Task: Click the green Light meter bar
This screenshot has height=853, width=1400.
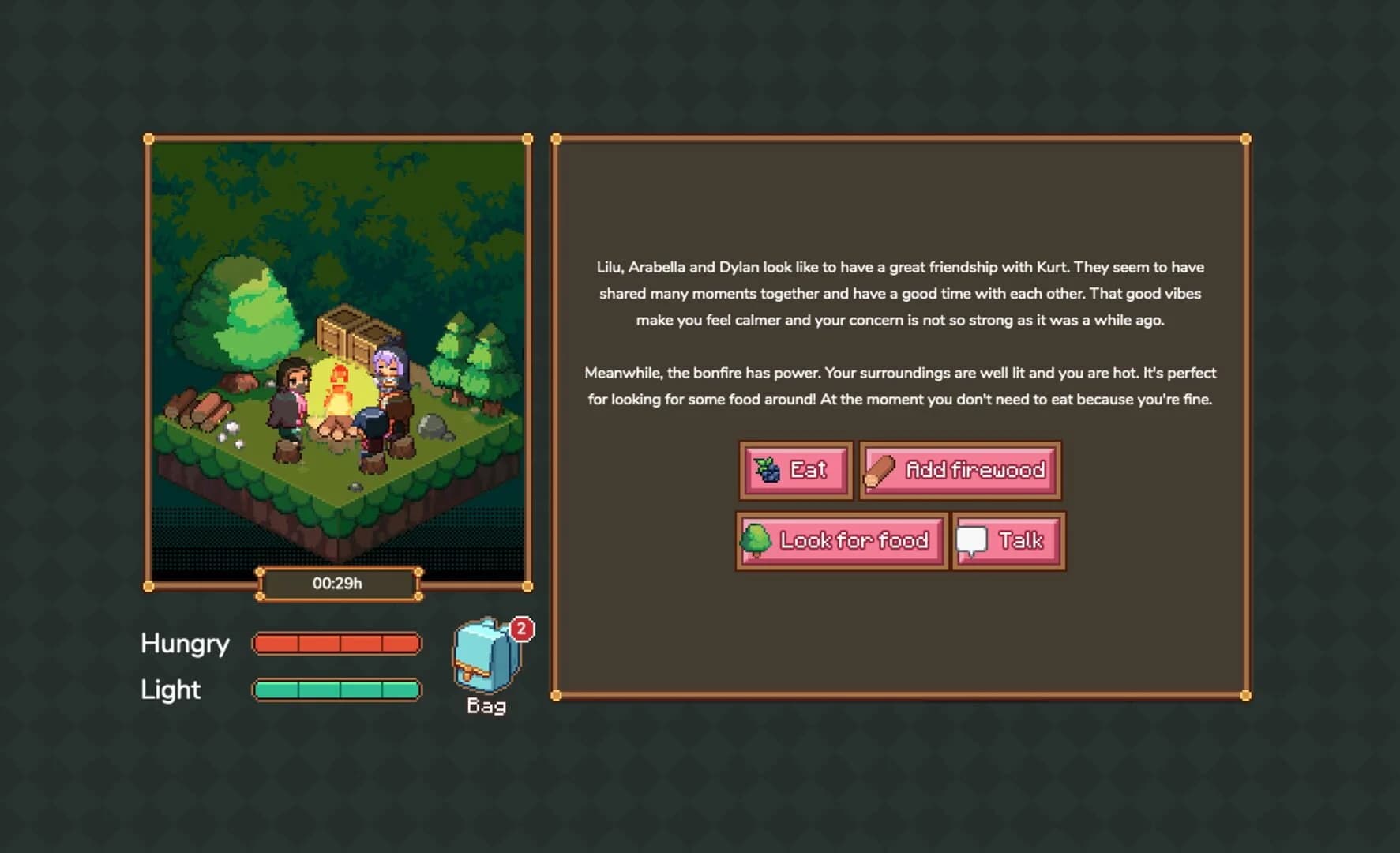Action: pos(335,690)
